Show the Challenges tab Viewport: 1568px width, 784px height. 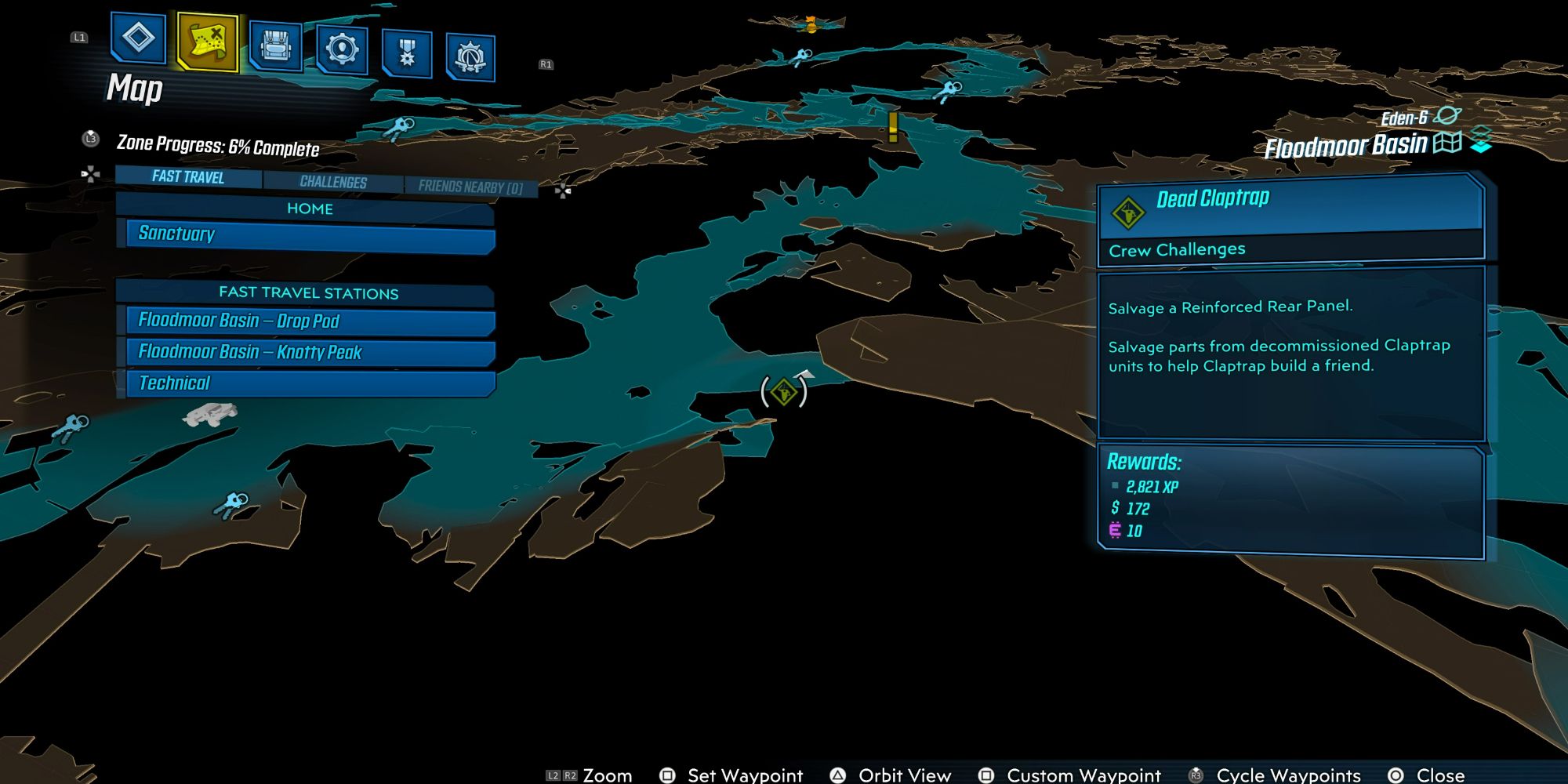333,182
